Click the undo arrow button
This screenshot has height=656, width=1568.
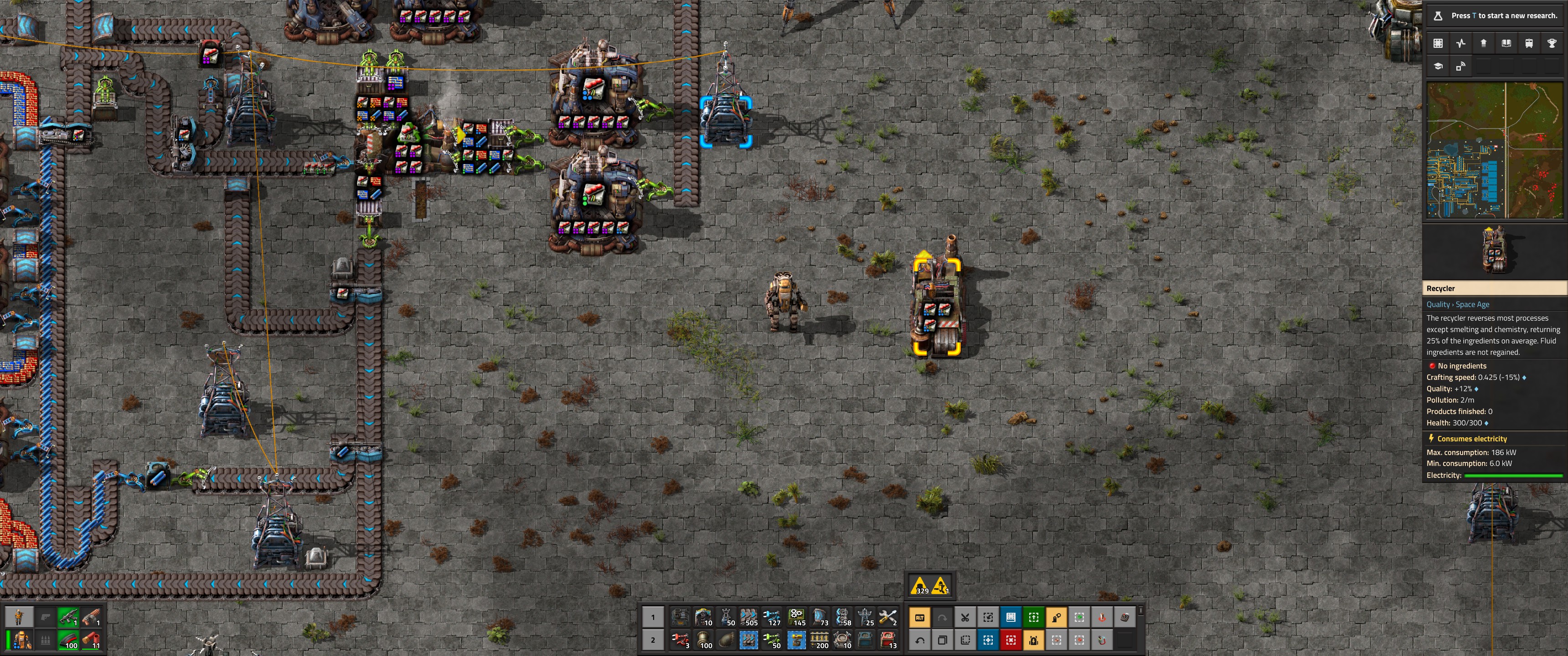[x=919, y=640]
